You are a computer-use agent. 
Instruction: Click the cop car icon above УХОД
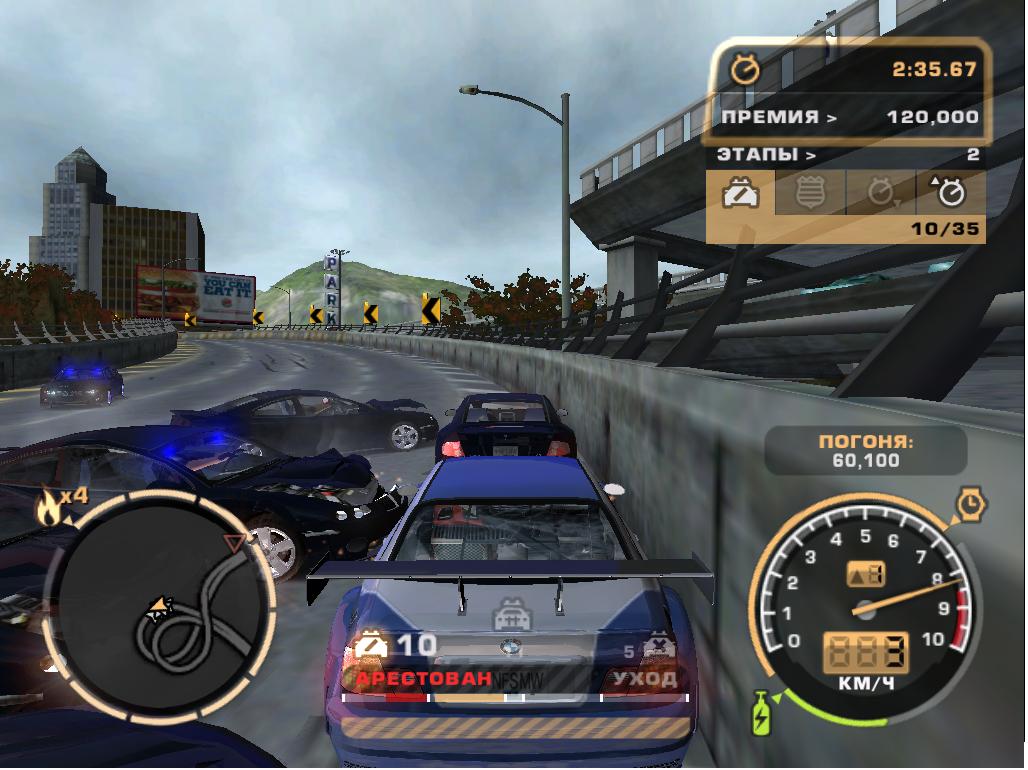pos(655,647)
